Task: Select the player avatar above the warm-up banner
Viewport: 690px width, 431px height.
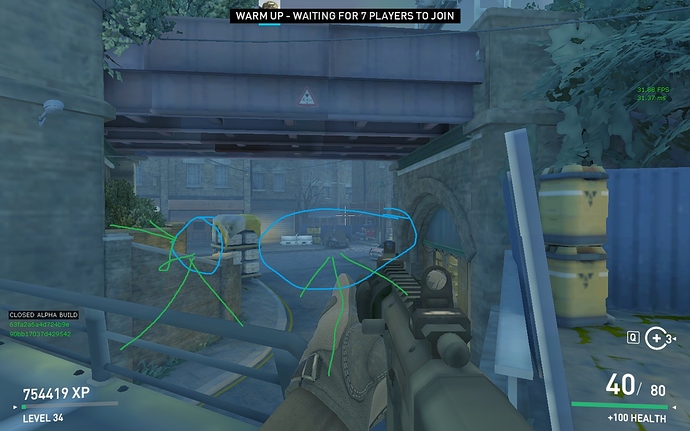Action: 268,4
